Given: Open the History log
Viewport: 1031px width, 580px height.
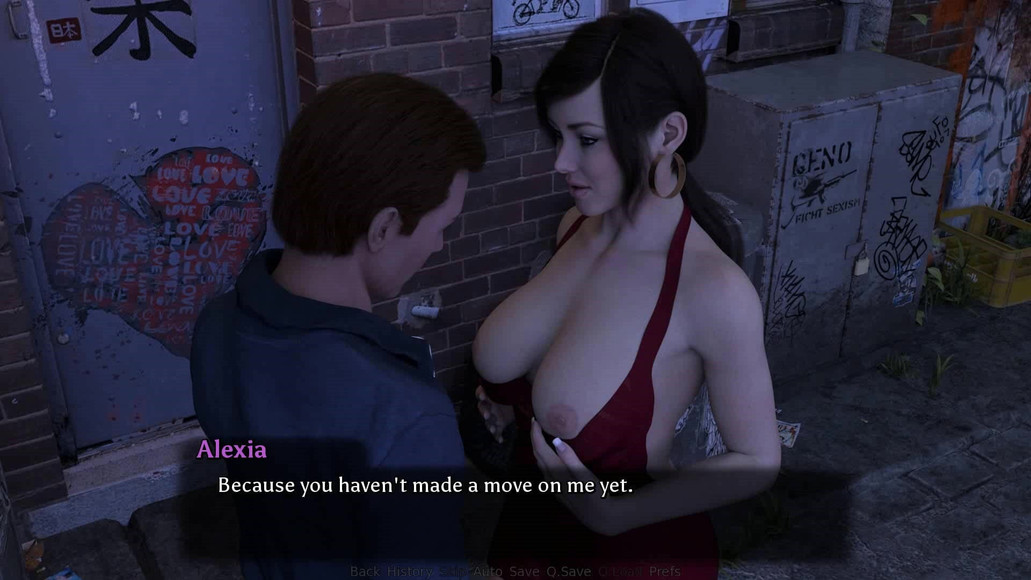Looking at the screenshot, I should point(410,572).
